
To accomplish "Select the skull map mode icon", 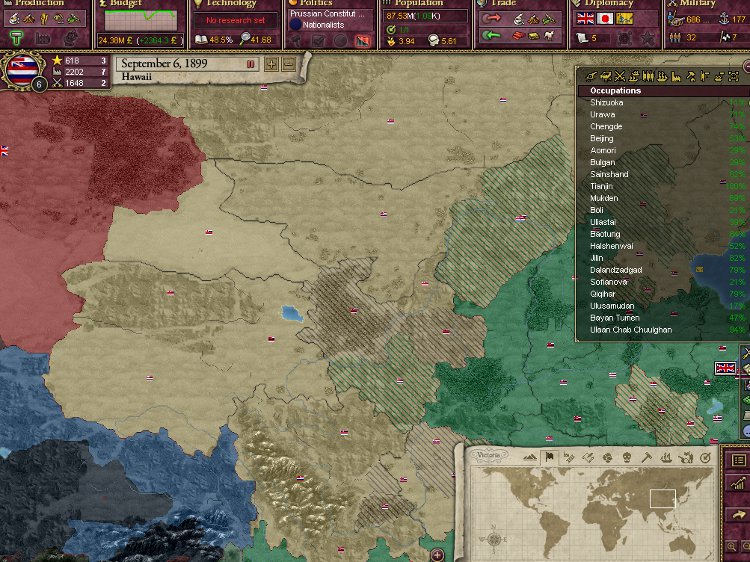I will tap(628, 457).
